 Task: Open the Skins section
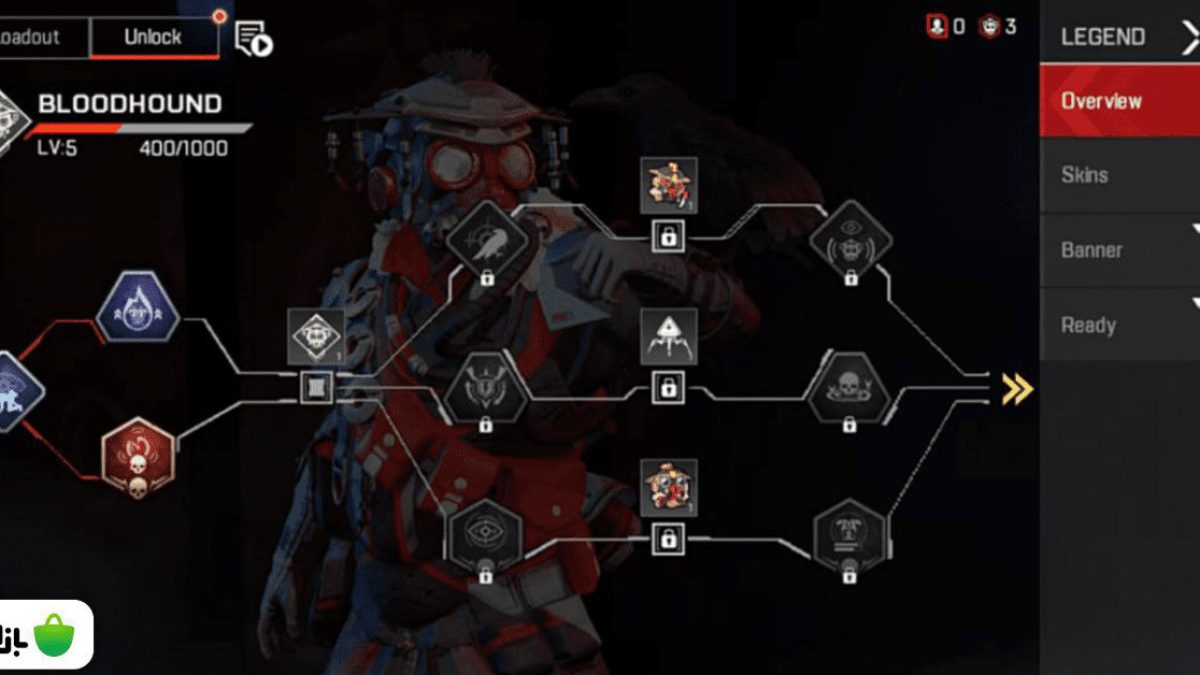[x=1119, y=175]
